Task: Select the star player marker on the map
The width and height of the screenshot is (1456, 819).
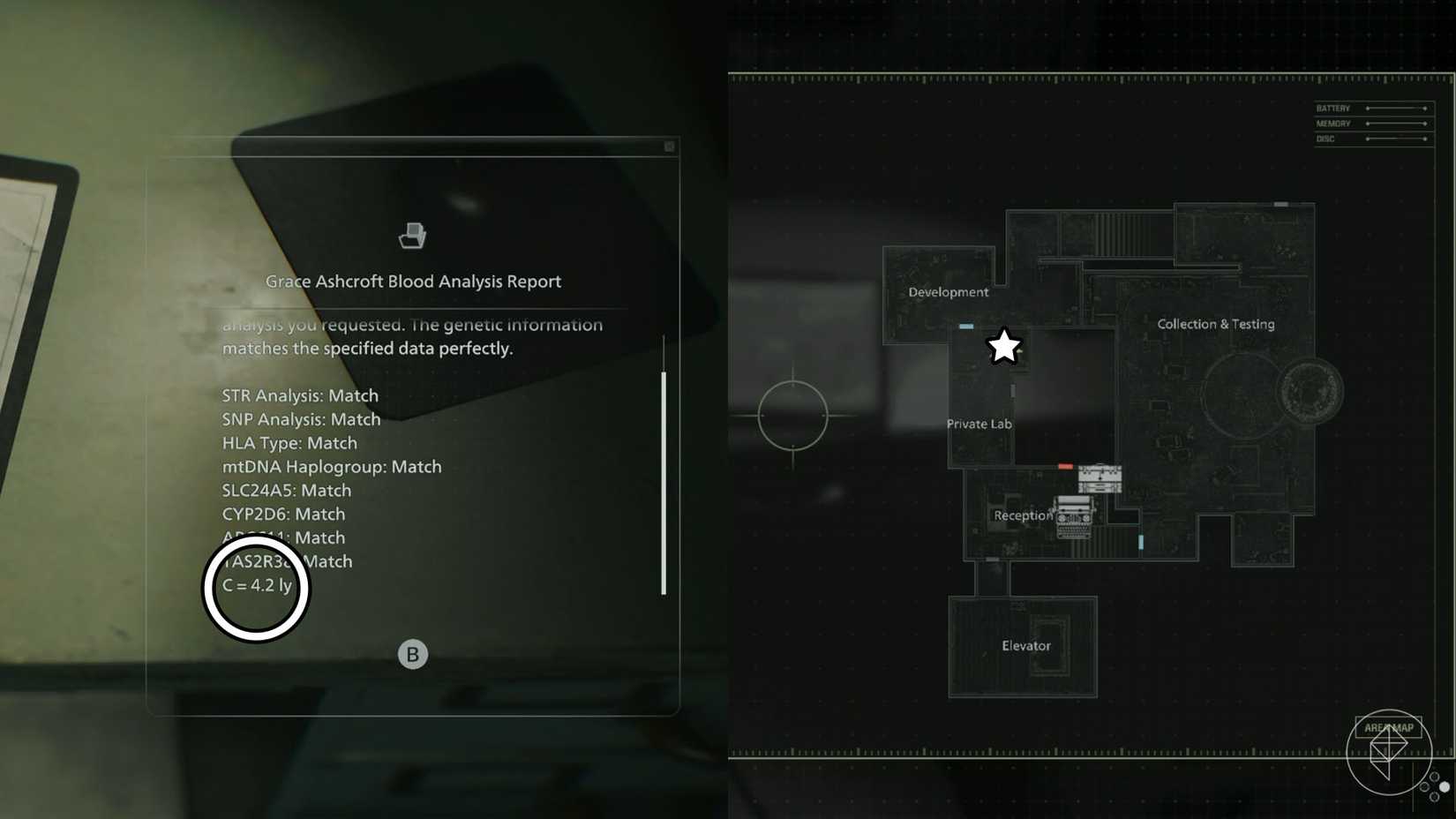Action: 1003,347
